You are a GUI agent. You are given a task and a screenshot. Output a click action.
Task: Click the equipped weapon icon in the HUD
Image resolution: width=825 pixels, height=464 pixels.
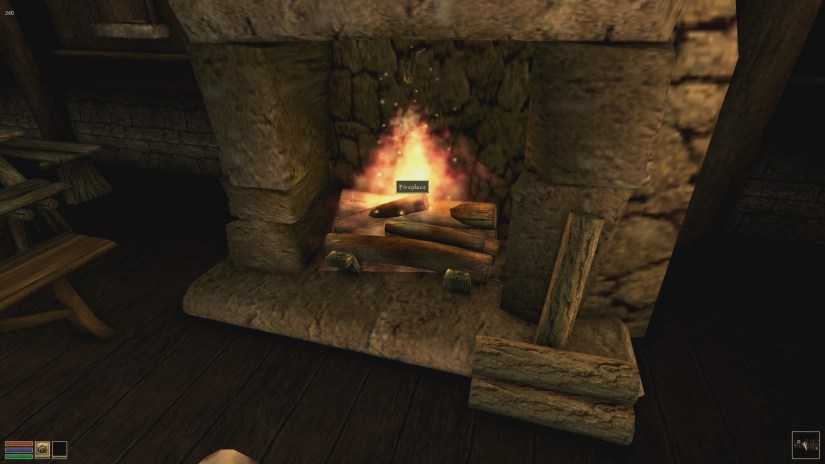pyautogui.click(x=43, y=449)
